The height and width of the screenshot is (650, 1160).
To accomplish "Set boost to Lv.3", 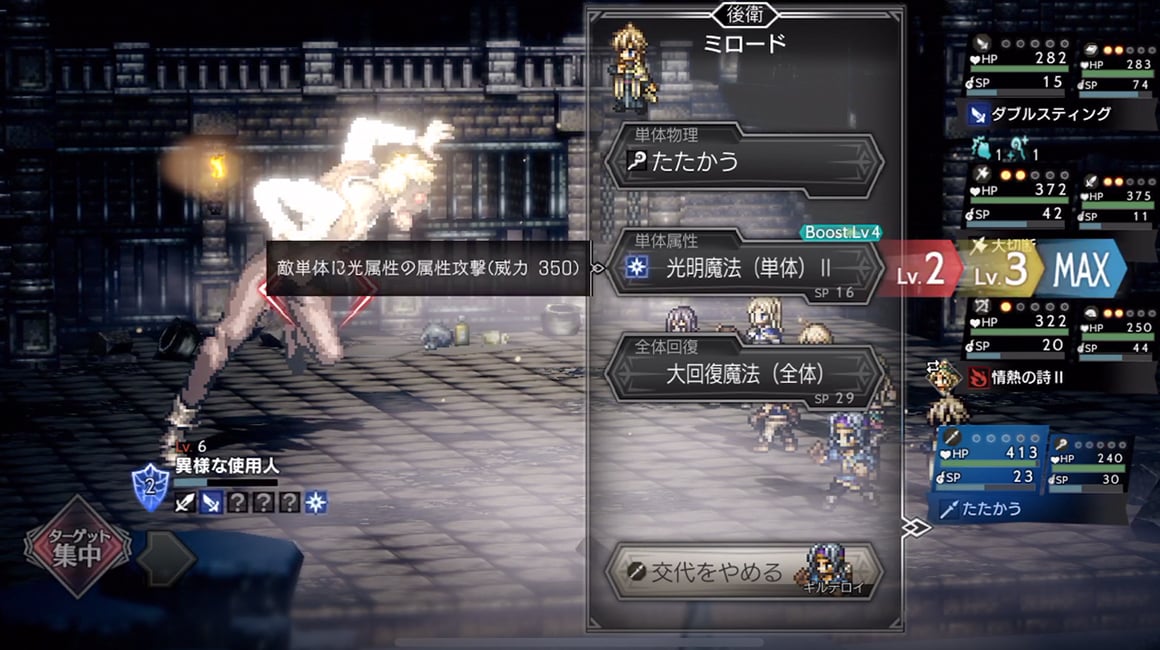I will 1002,270.
